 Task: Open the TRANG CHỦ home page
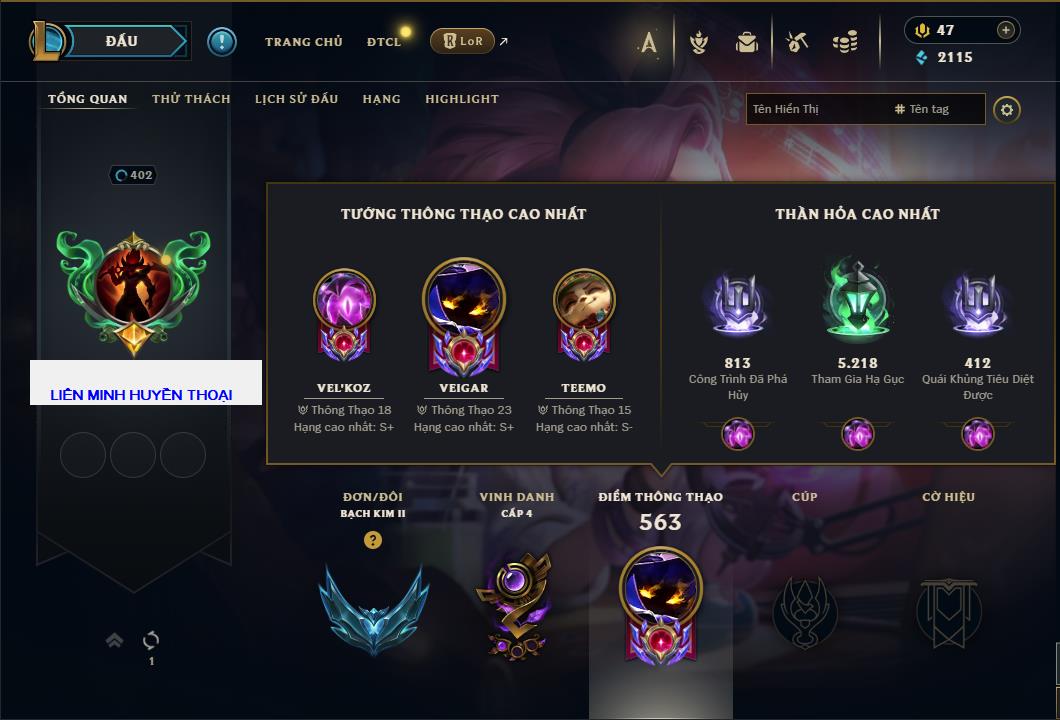click(303, 42)
